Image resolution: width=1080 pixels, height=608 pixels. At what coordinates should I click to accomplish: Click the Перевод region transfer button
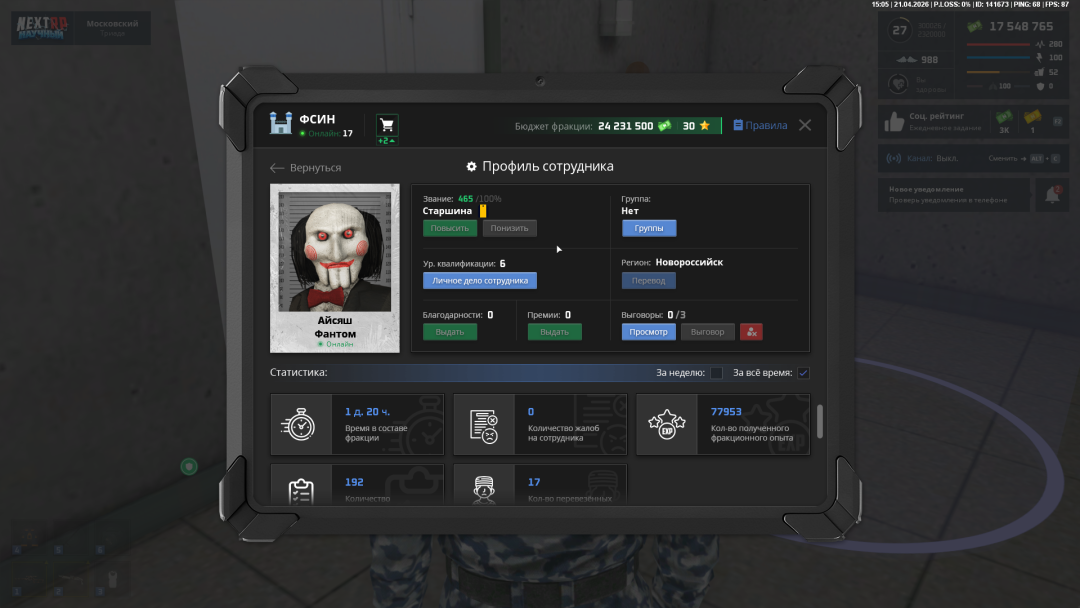coord(648,281)
